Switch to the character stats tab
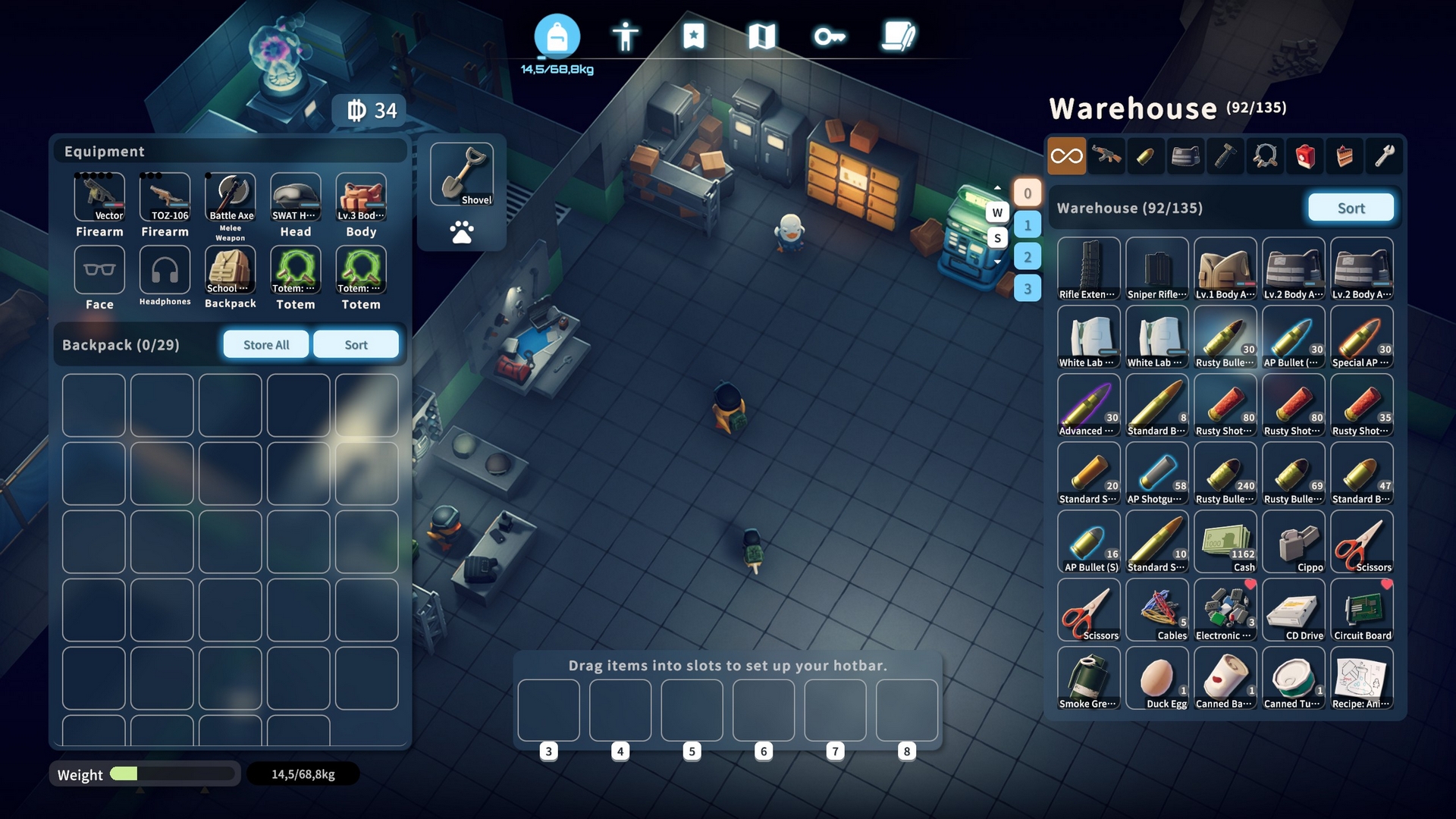This screenshot has width=1456, height=819. coord(626,36)
